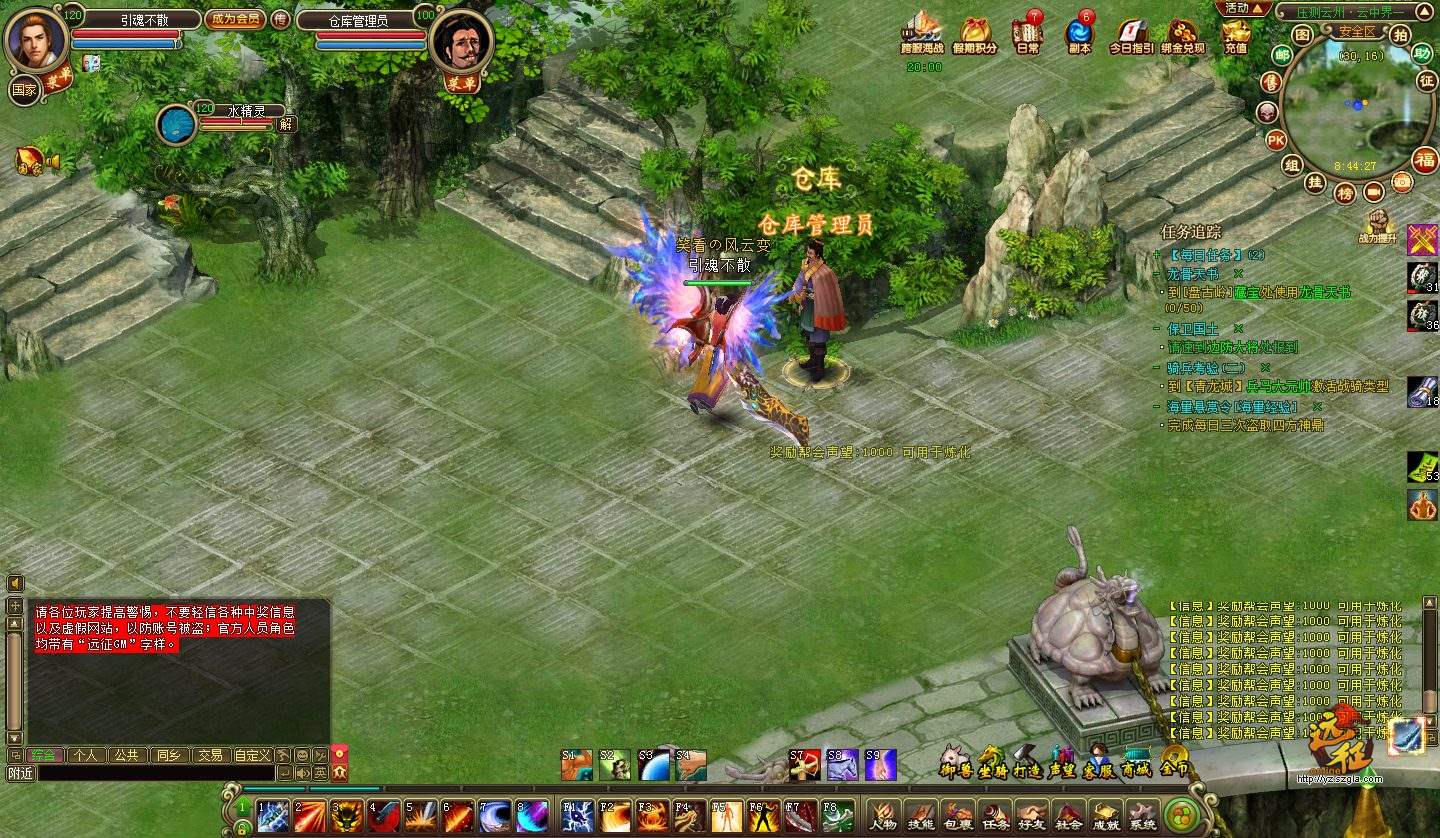Screen dimensions: 1440x838
Task: Switch chat to the 交易 trade tab
Action: (209, 755)
